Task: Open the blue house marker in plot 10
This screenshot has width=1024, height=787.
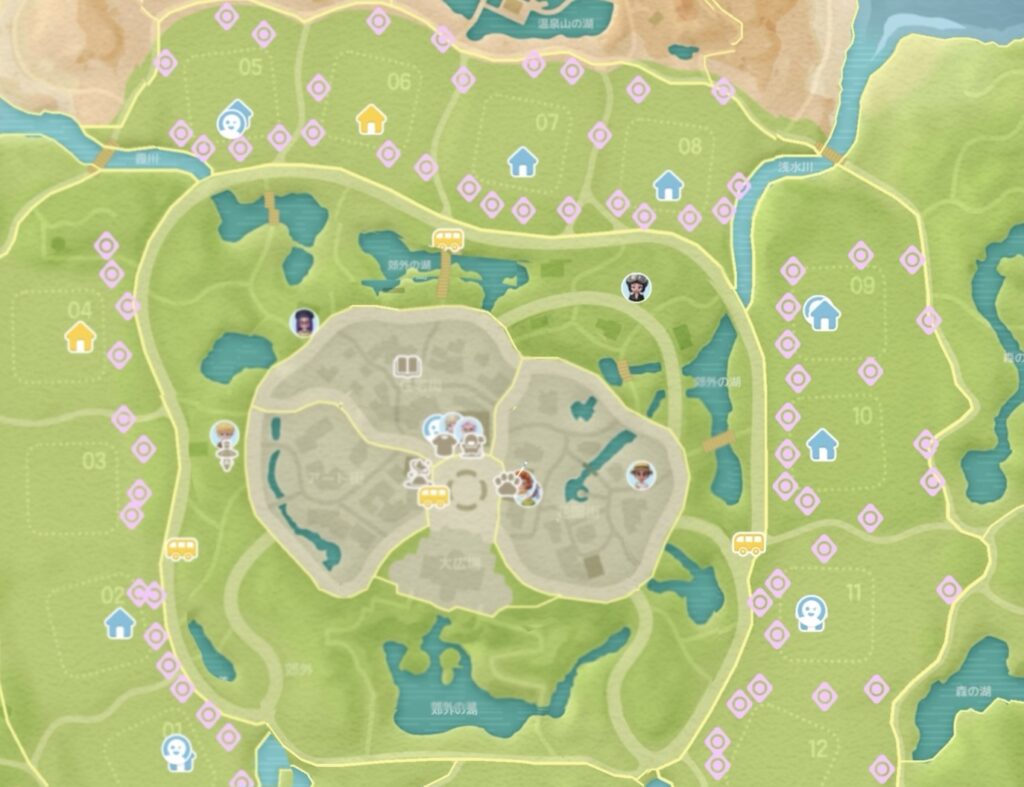Action: [822, 442]
